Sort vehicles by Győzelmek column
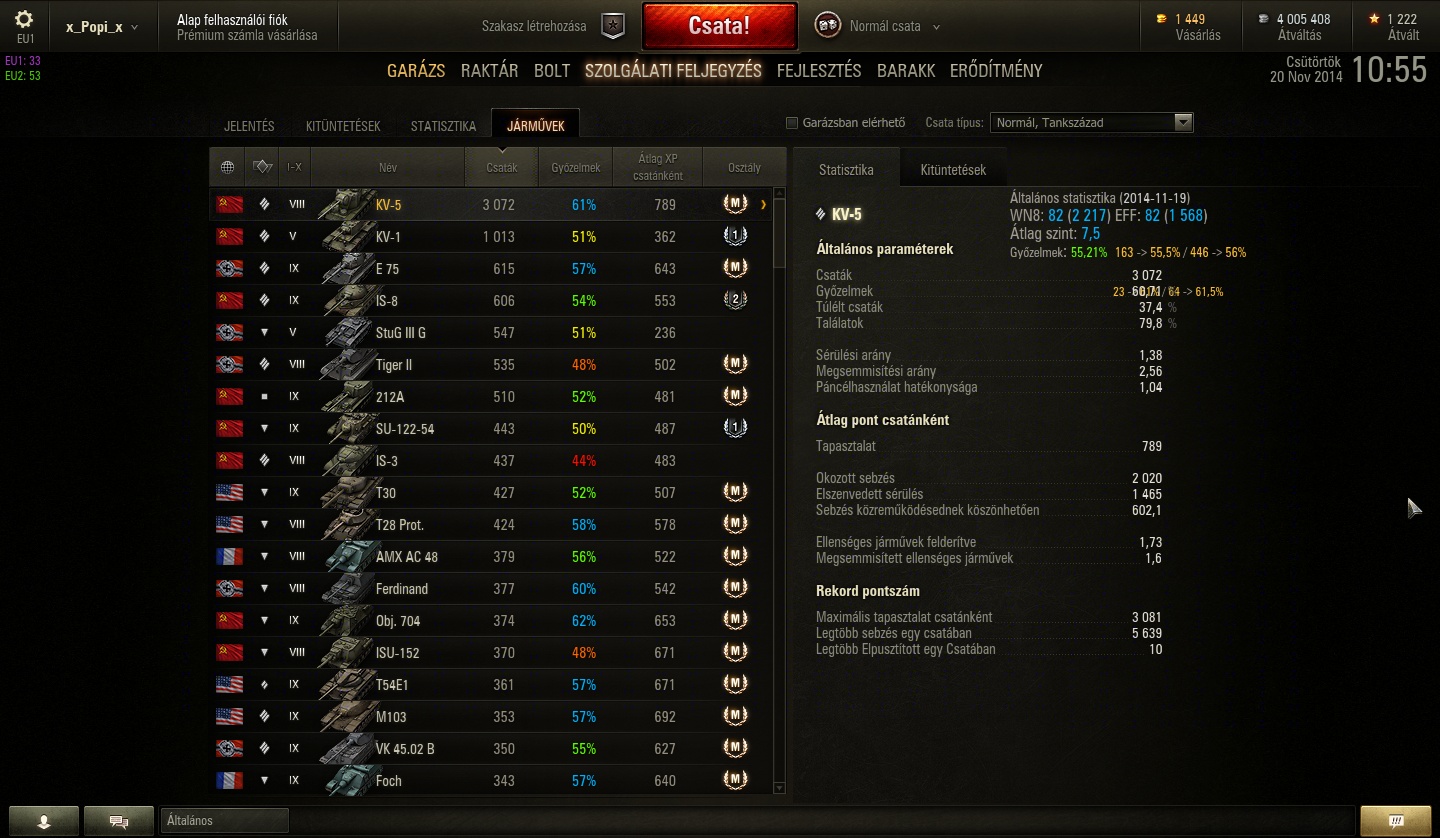This screenshot has height=838, width=1440. click(575, 168)
